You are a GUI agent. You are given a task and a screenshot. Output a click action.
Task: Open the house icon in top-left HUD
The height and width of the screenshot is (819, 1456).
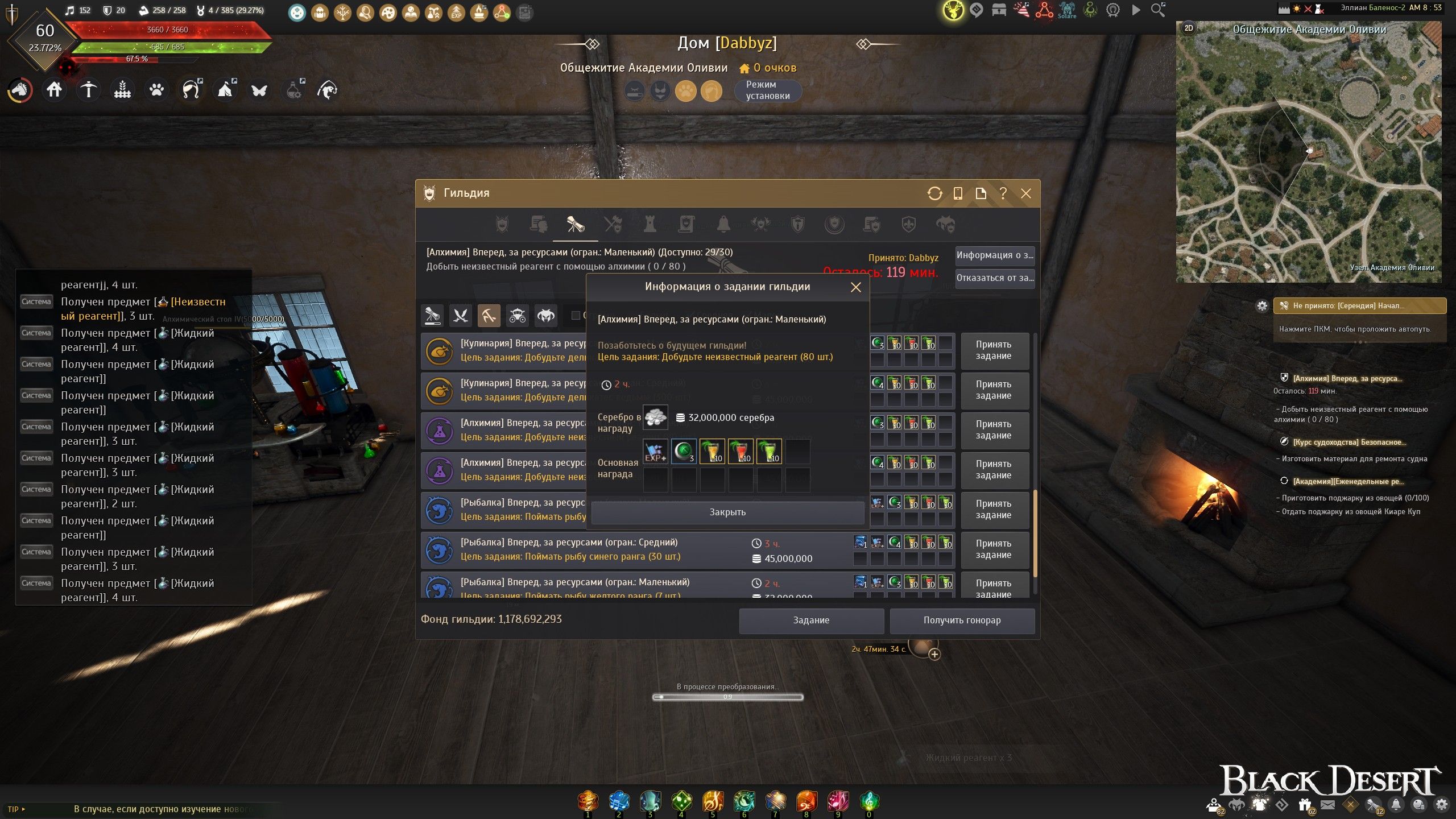(55, 90)
